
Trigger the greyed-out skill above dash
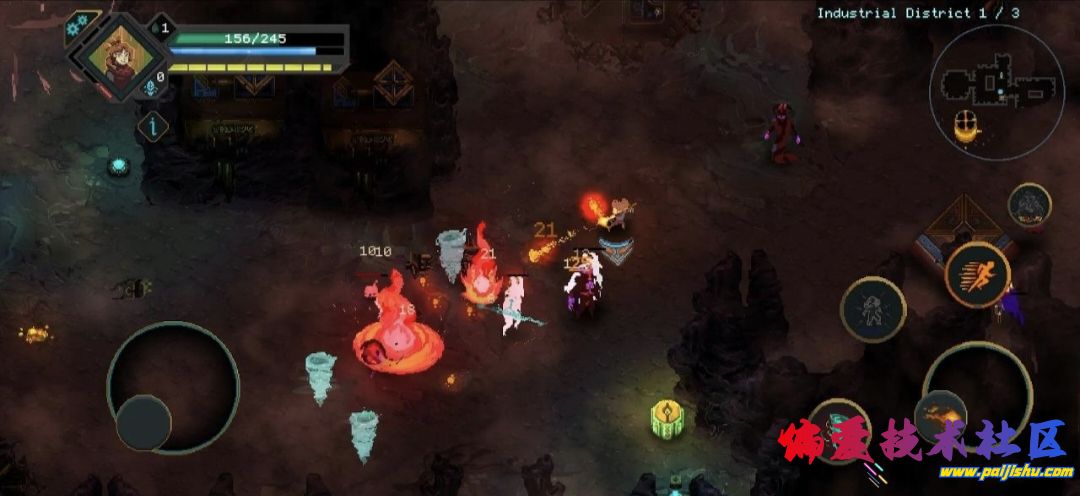[x=1029, y=205]
